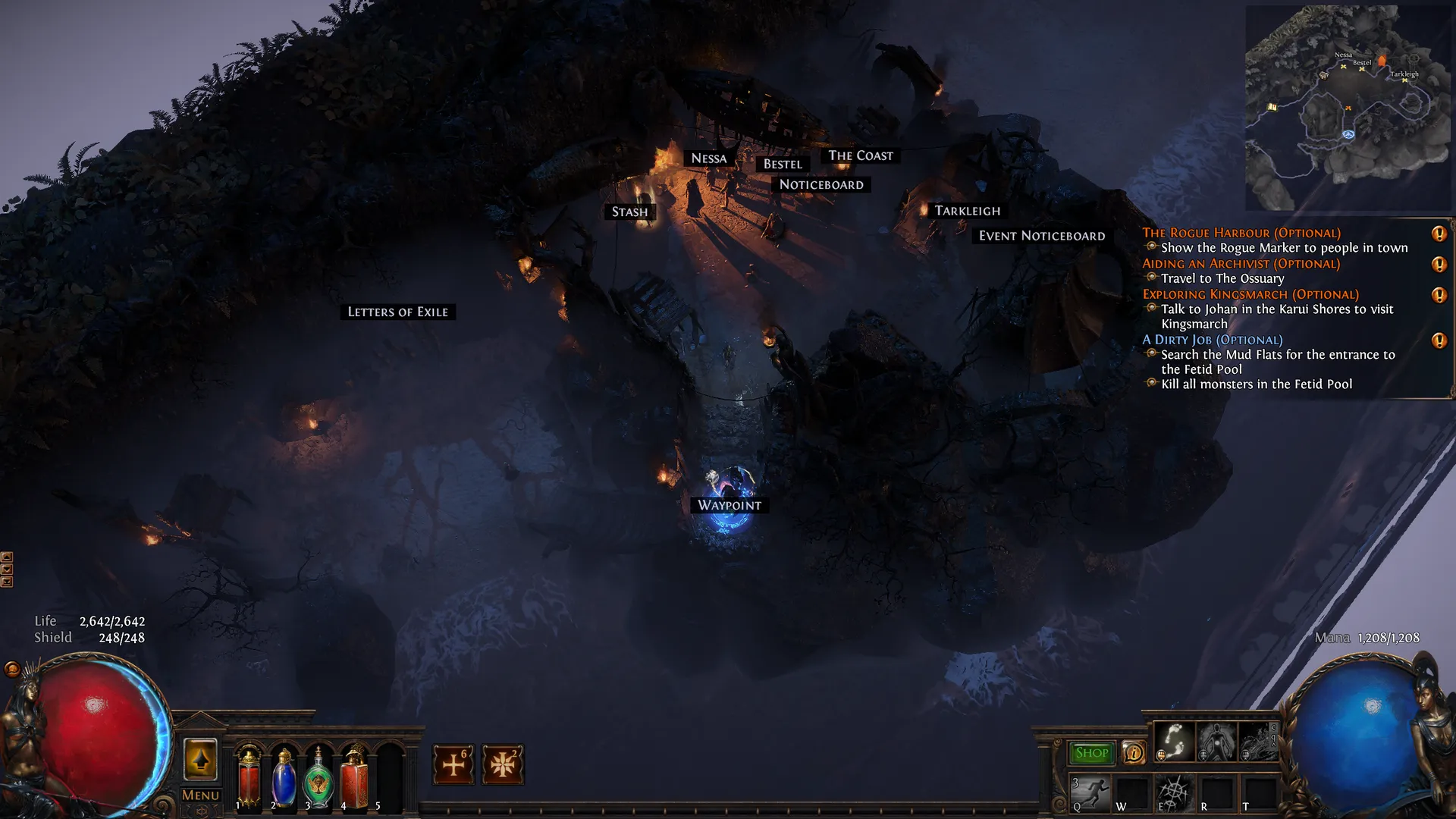Screen dimensions: 1456x819
Task: Use the blue mana flask in slot 2
Action: (284, 777)
